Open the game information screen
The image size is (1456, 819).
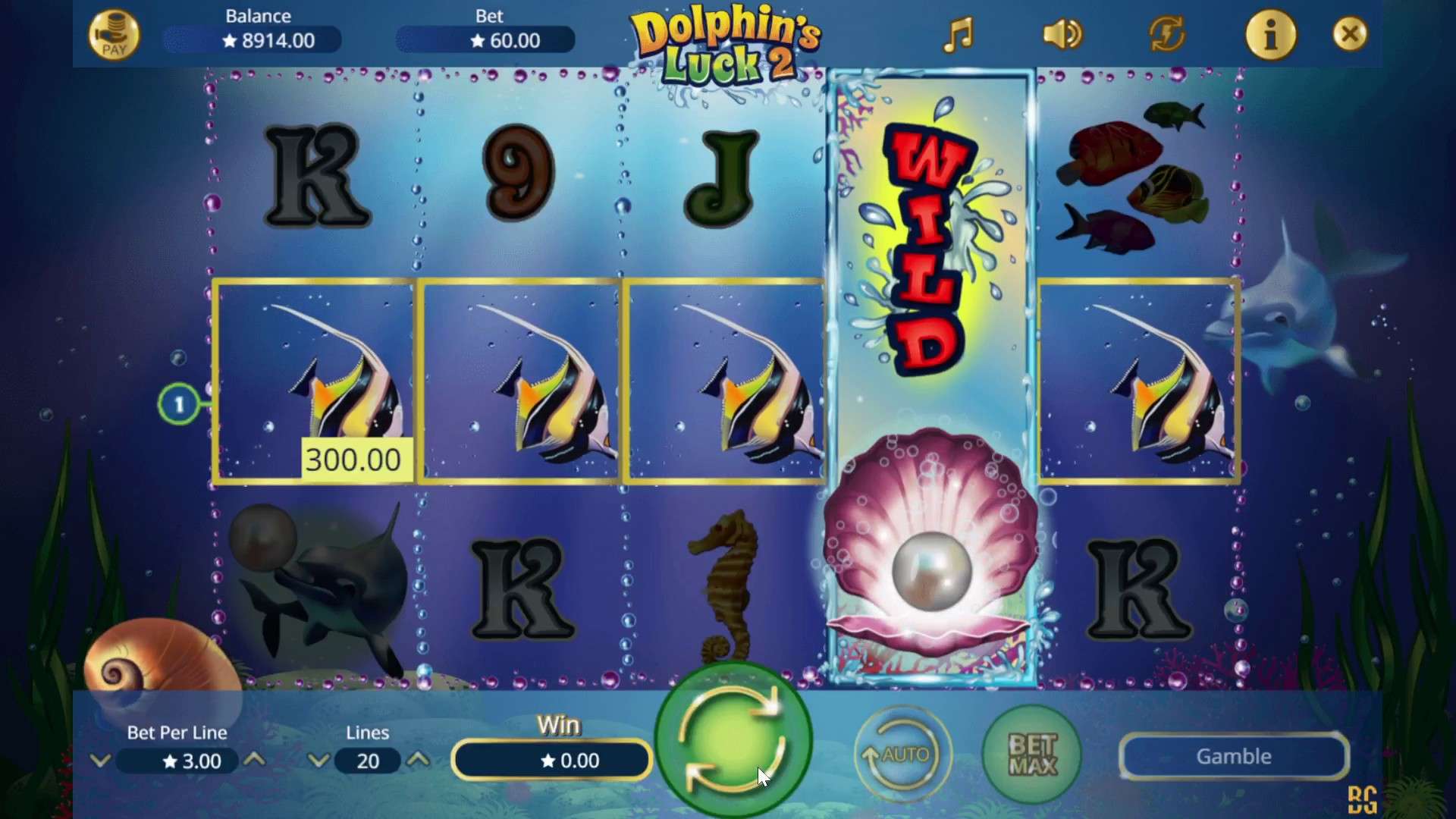[x=1271, y=34]
